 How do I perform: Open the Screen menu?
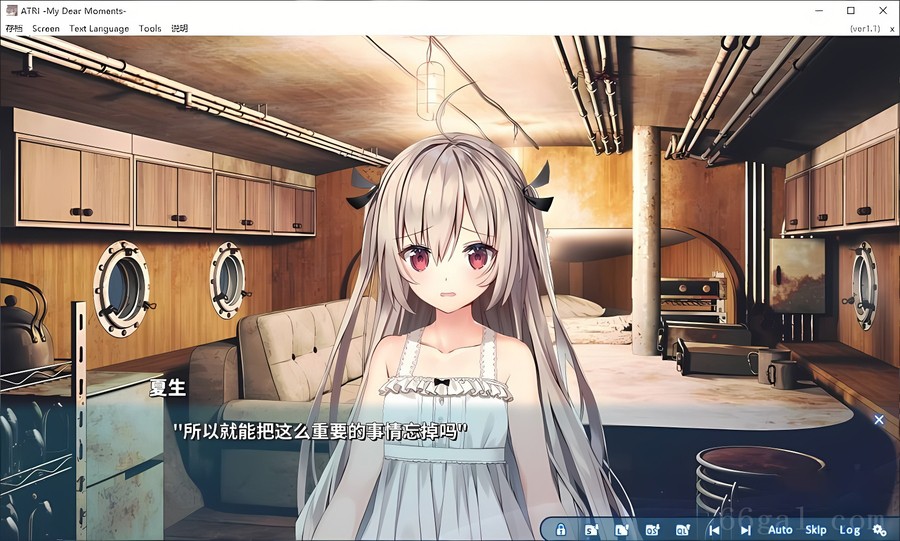46,29
